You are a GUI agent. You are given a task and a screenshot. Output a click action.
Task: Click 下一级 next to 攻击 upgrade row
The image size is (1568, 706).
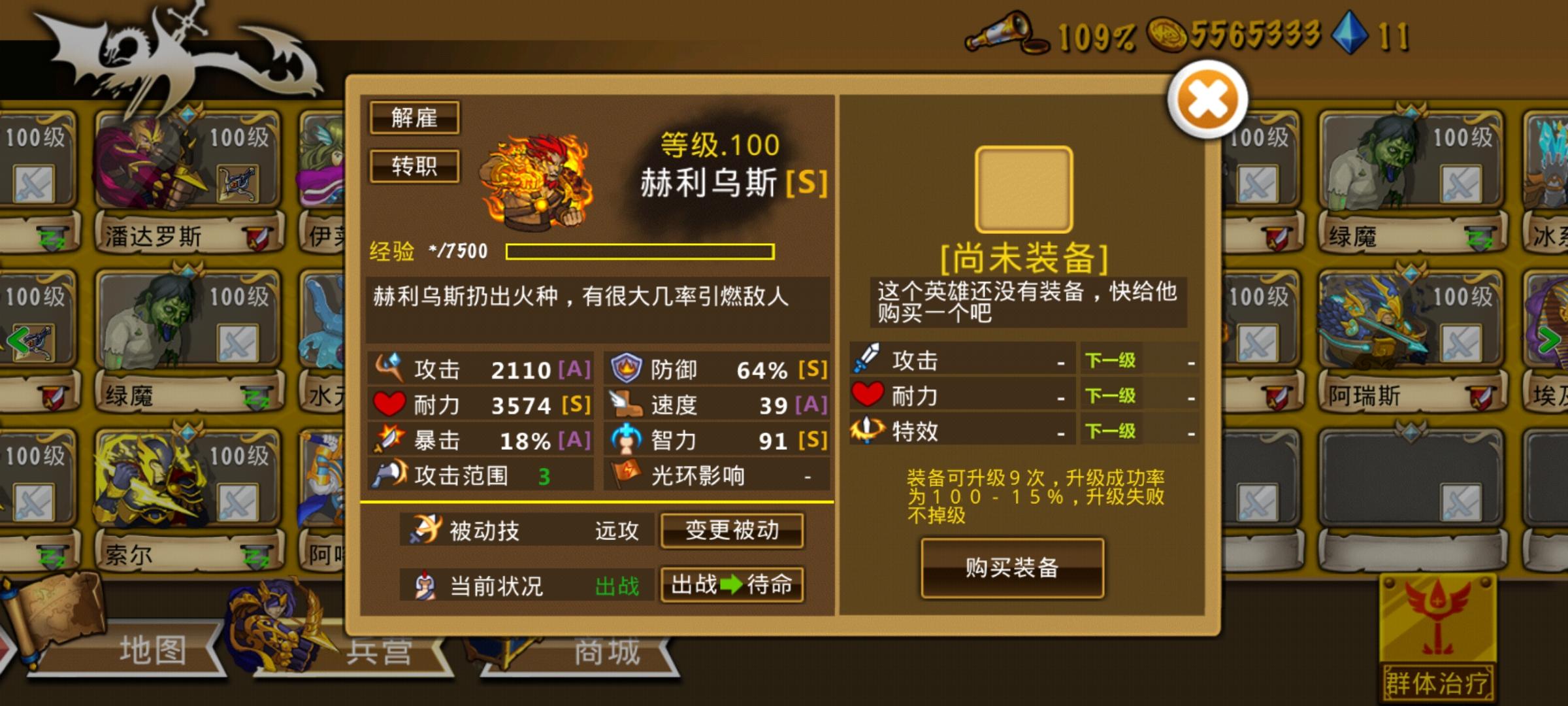1109,359
